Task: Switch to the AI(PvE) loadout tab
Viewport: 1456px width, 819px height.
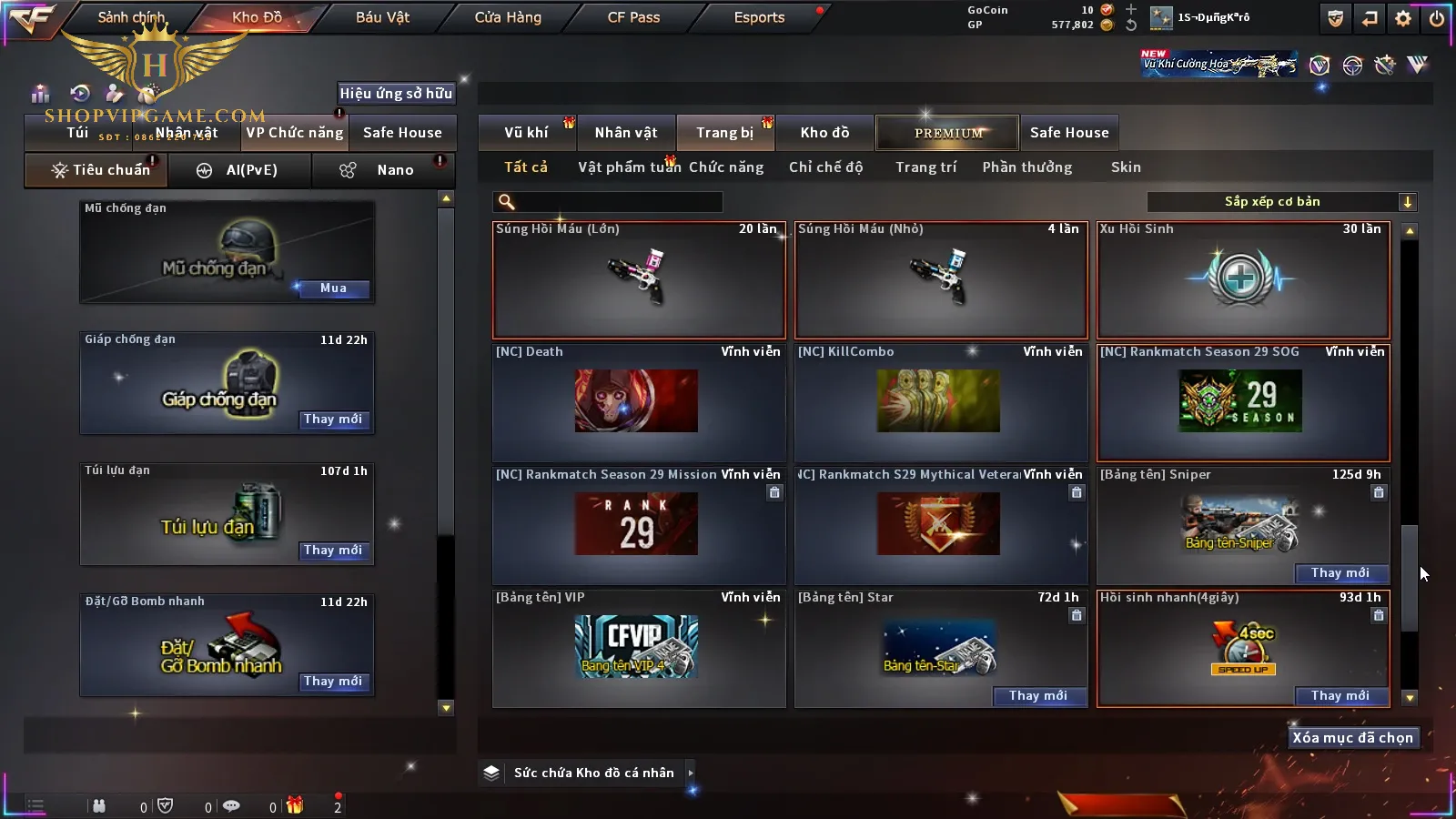Action: (x=240, y=170)
